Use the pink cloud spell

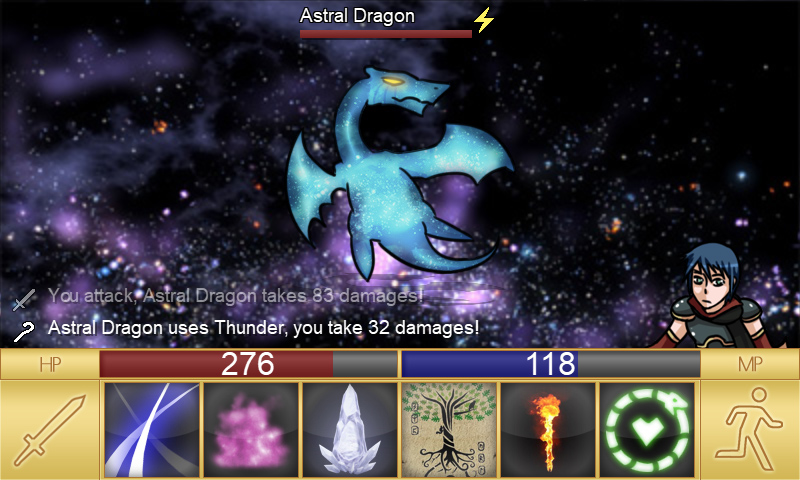pos(251,430)
